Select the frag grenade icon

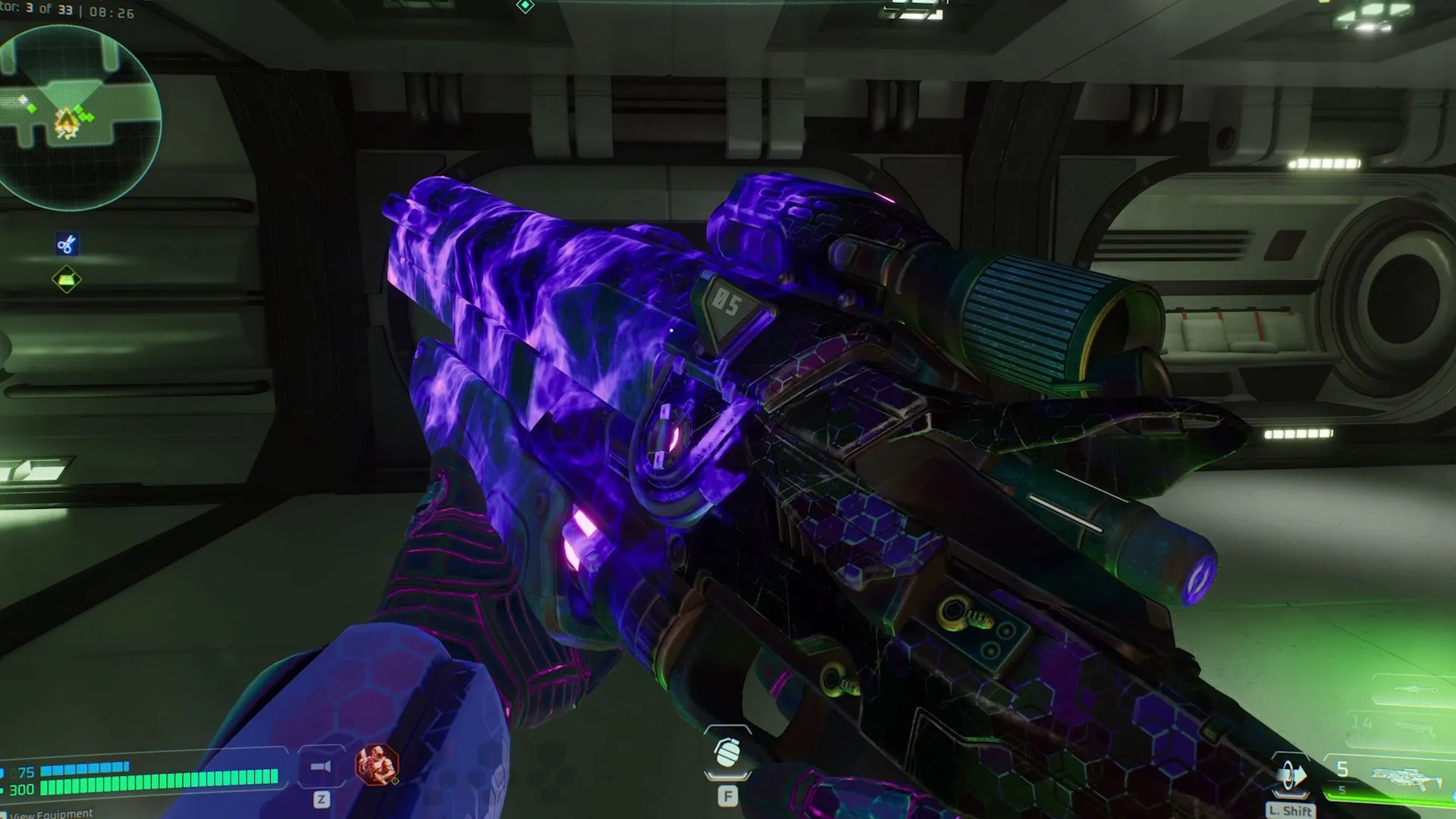tap(727, 753)
